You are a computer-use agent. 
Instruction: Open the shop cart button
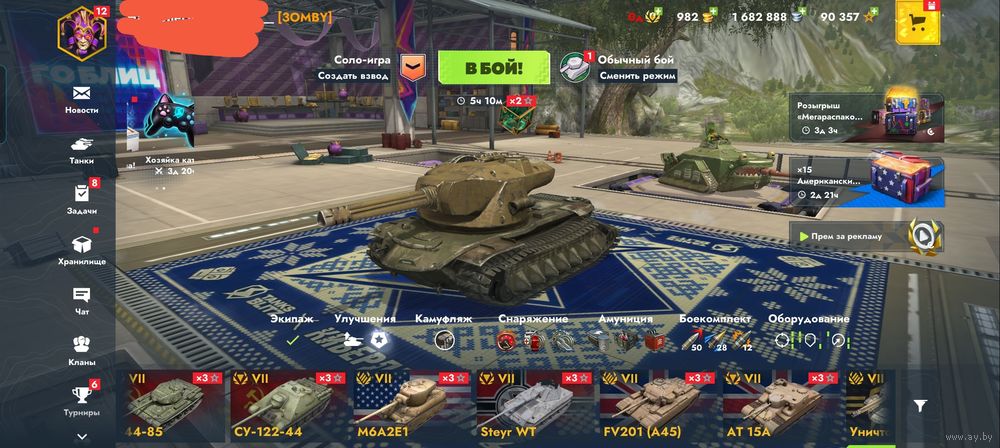(x=920, y=23)
